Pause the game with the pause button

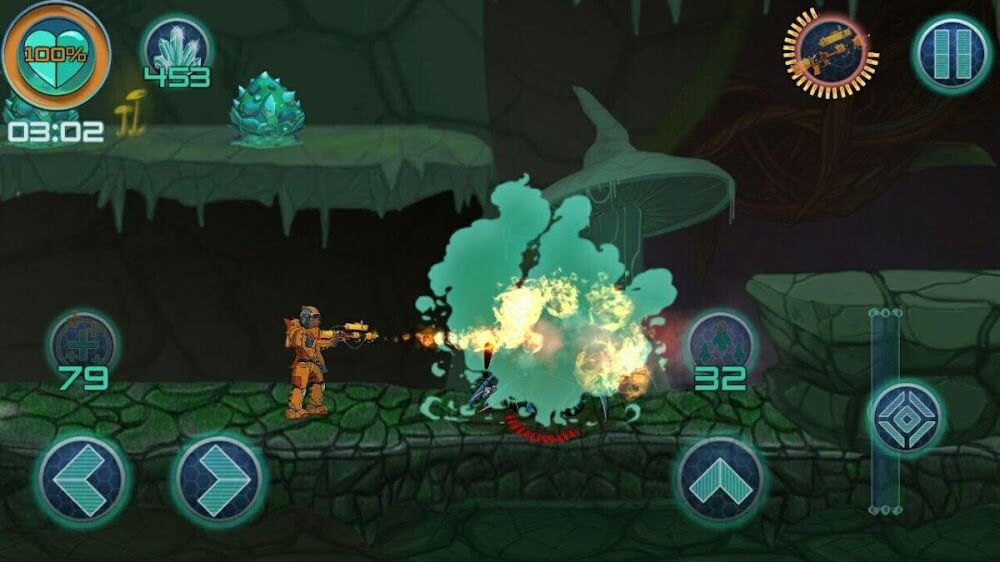pos(951,55)
